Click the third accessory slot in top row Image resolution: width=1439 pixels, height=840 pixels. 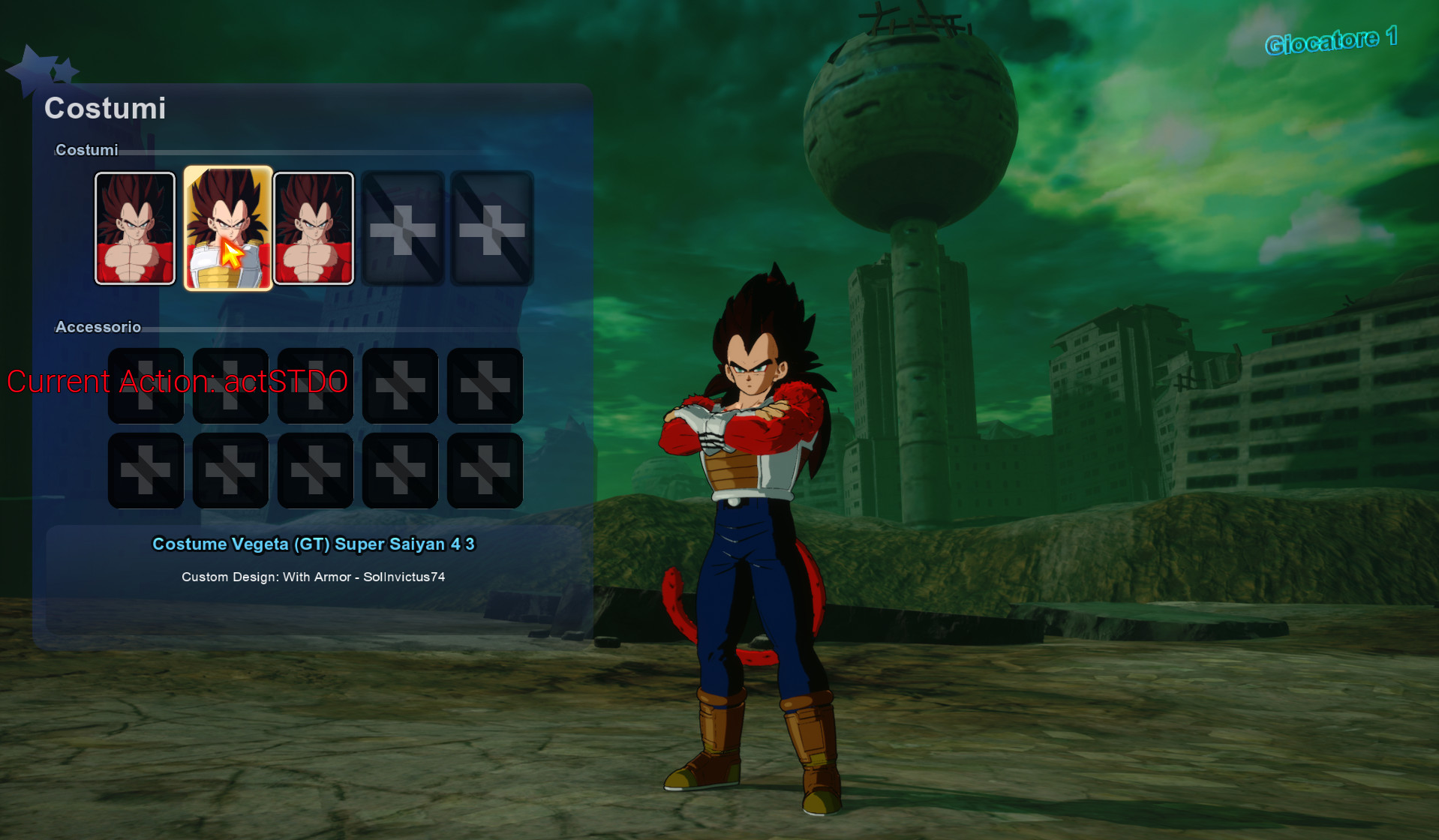pos(315,385)
